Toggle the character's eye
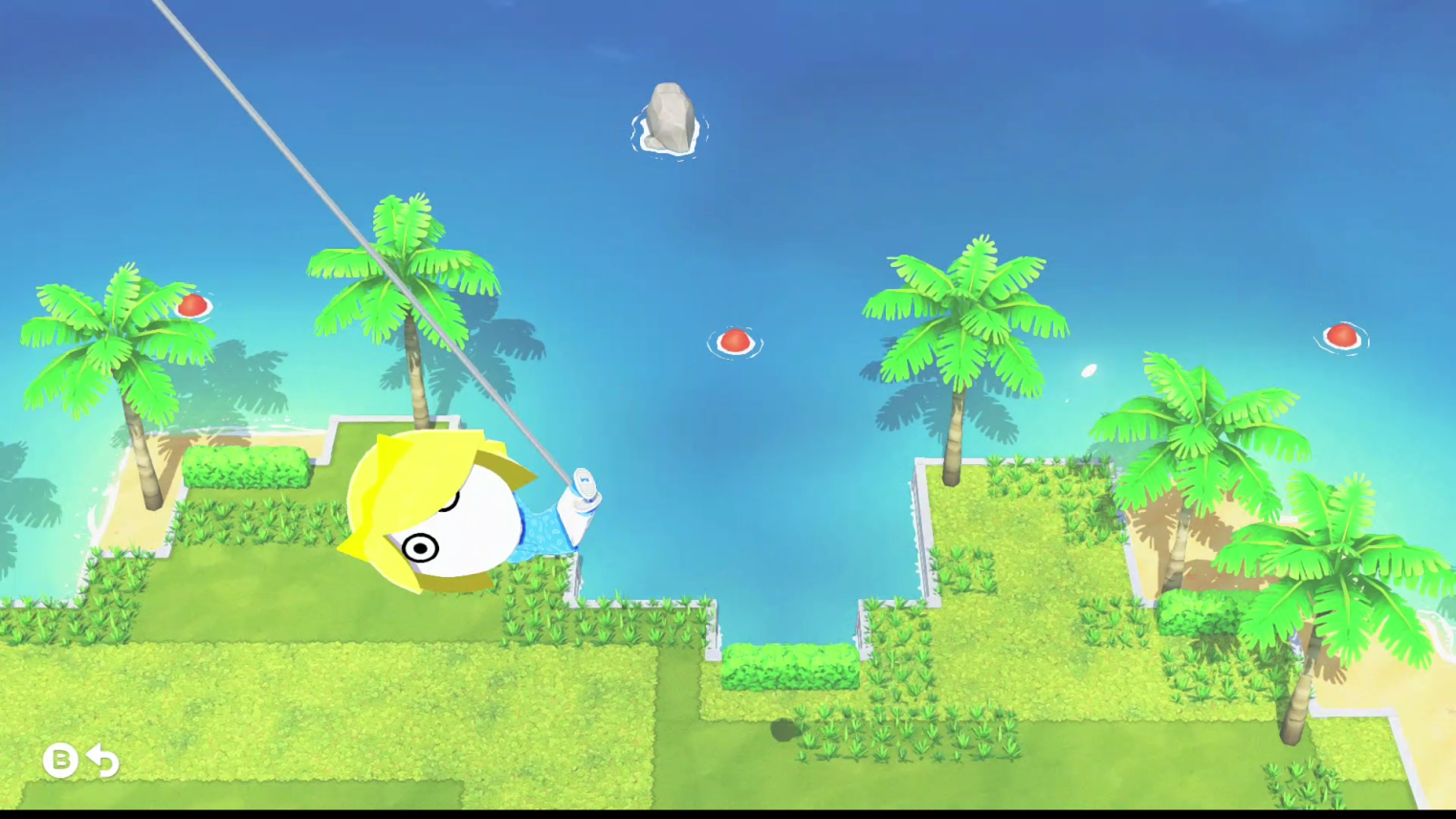1456x819 pixels. pyautogui.click(x=422, y=548)
